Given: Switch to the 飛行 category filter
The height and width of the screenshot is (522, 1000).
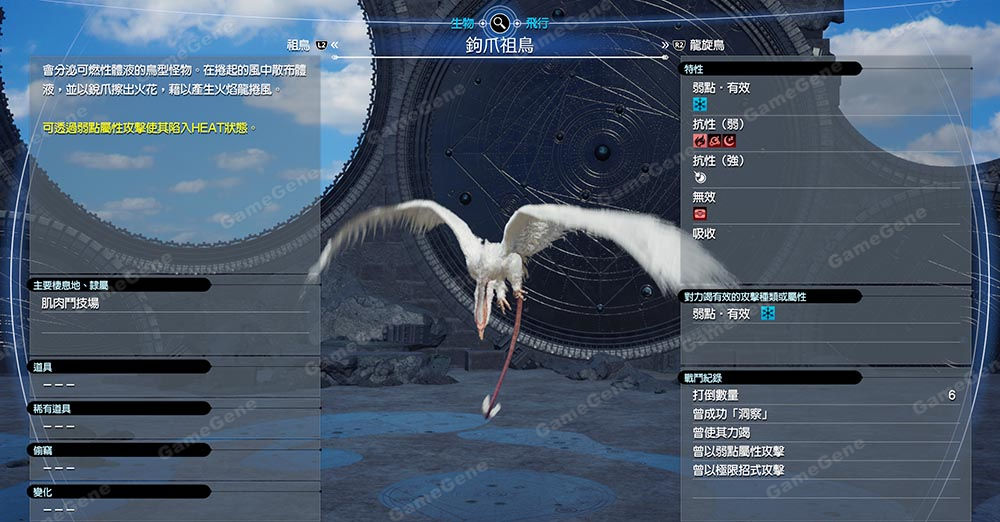Looking at the screenshot, I should [x=536, y=22].
